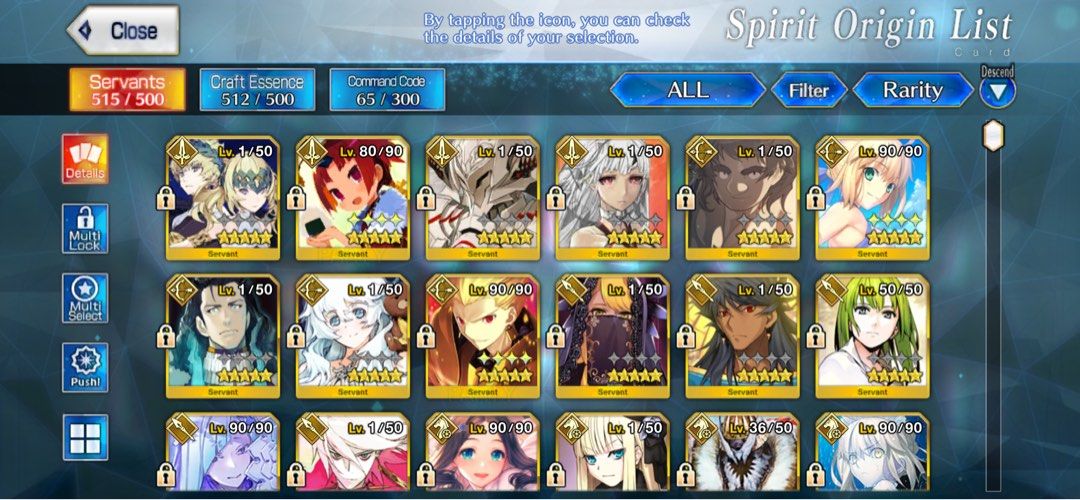
Task: Enable Multi Lock mode
Action: 85,230
